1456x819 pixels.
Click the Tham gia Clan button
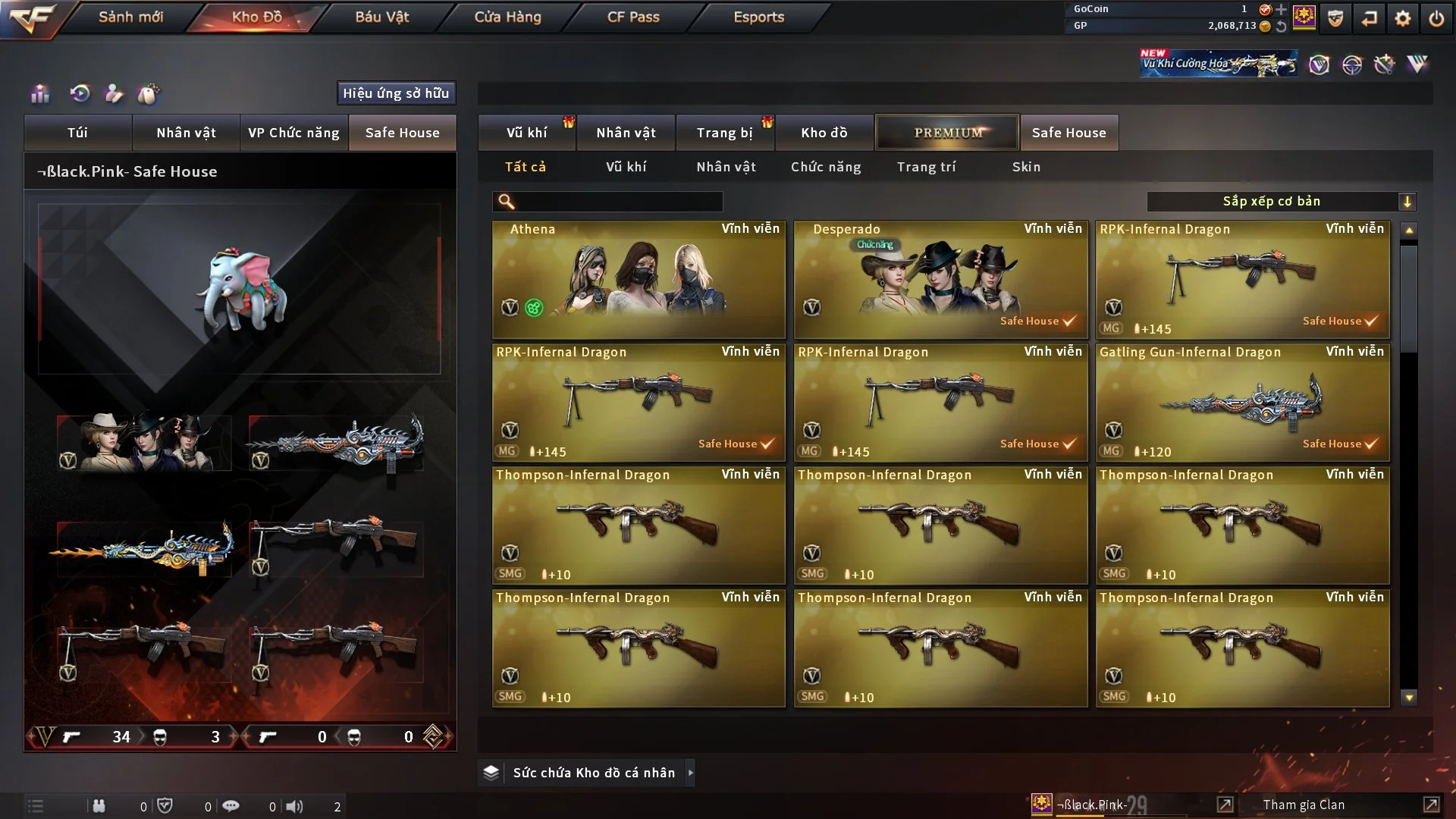pos(1304,805)
